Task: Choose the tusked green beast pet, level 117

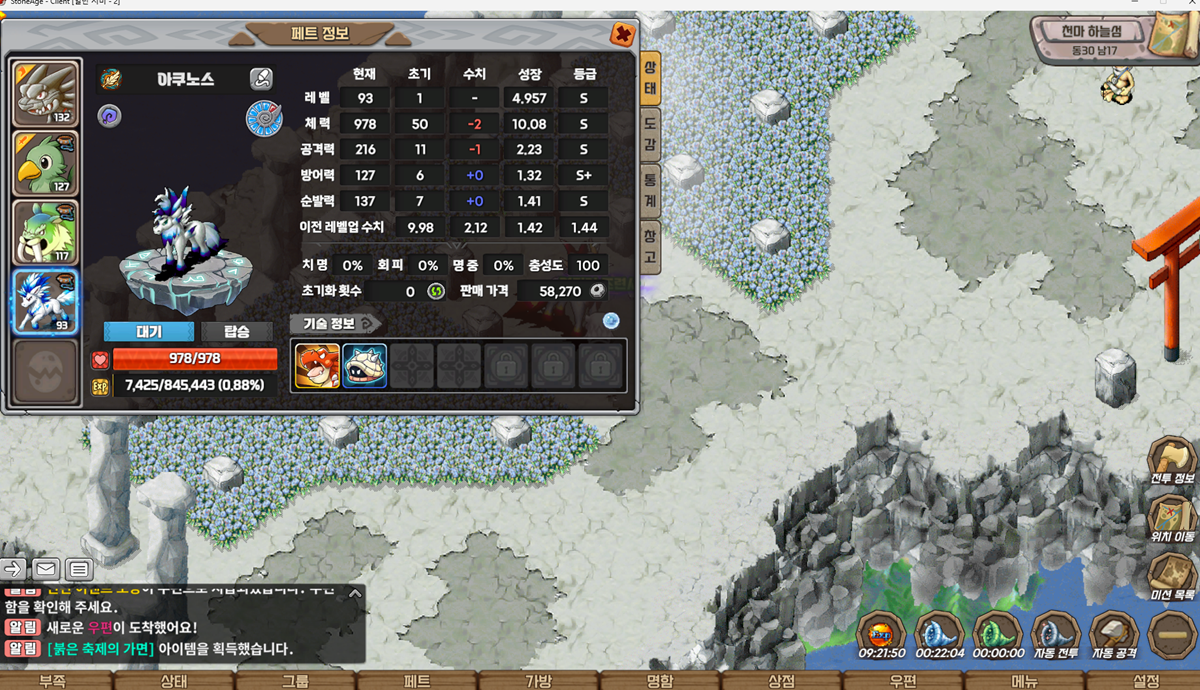Action: 45,232
